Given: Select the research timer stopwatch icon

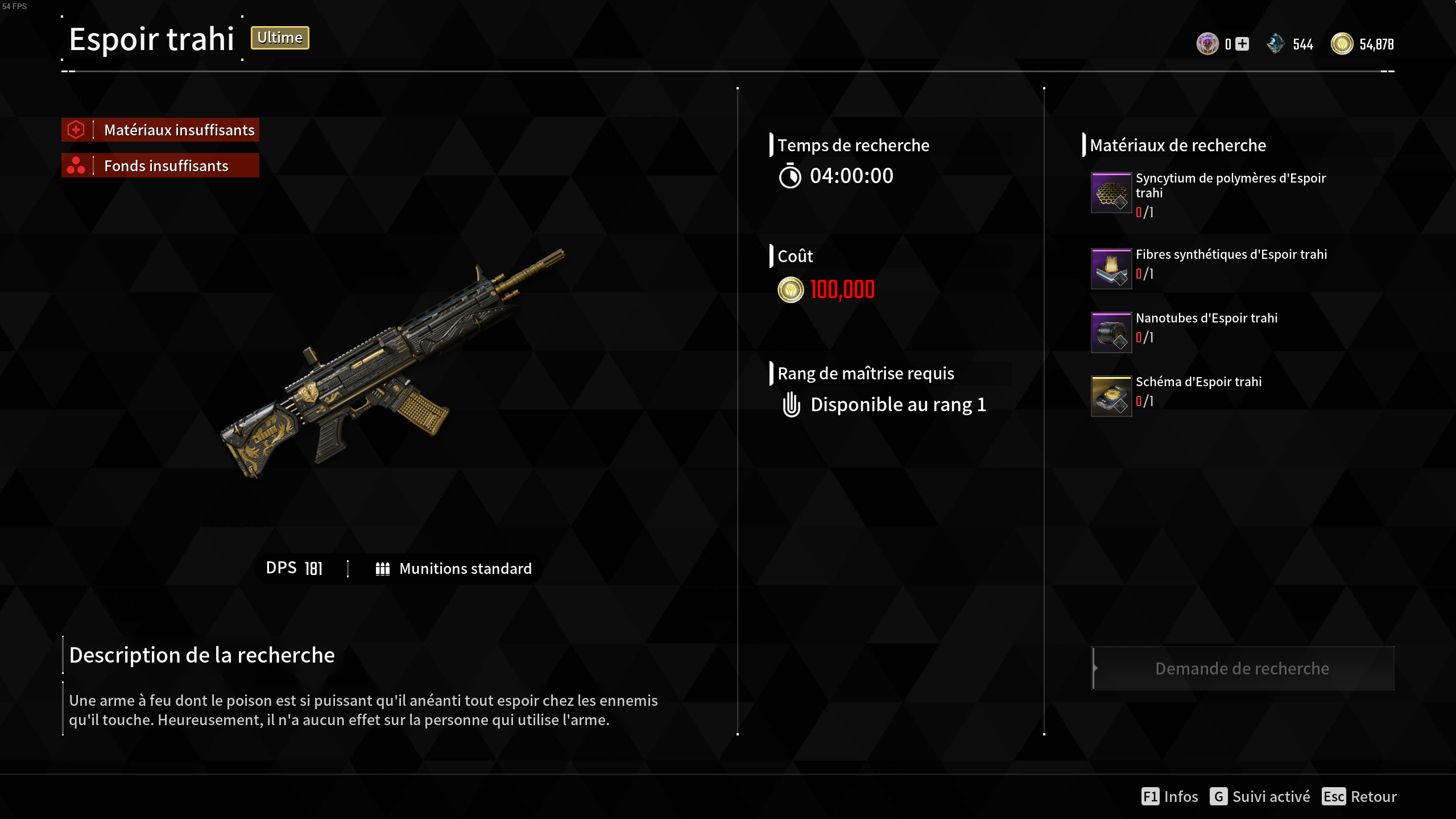Looking at the screenshot, I should [789, 175].
